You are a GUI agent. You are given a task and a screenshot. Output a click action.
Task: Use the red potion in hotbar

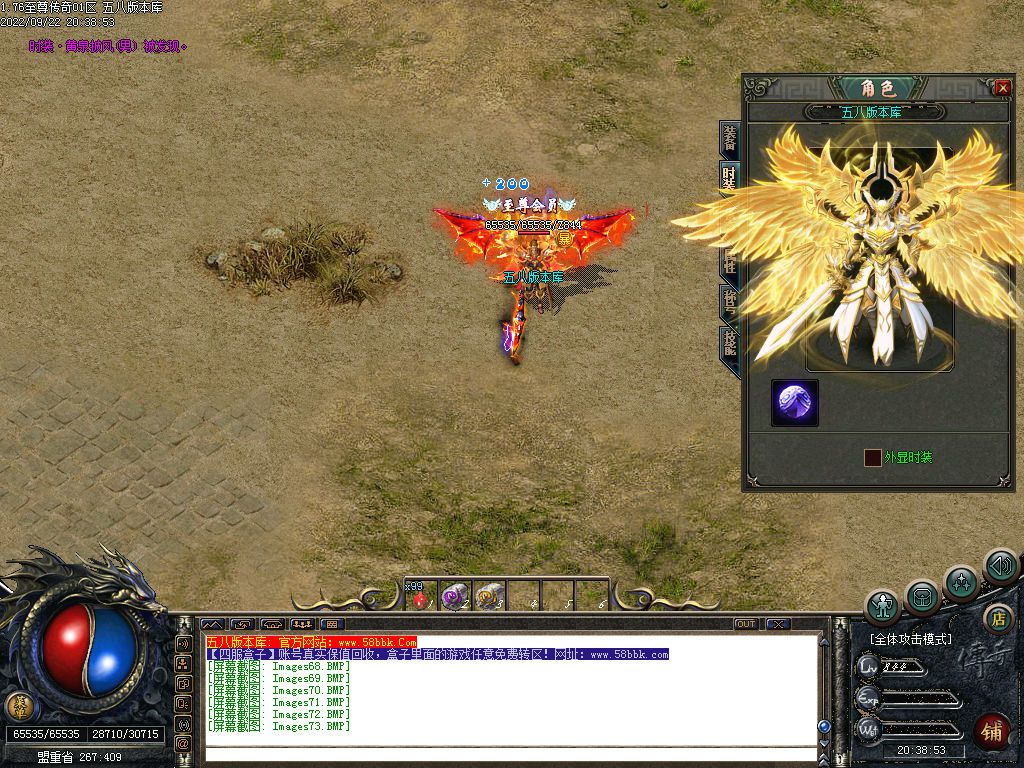[420, 597]
